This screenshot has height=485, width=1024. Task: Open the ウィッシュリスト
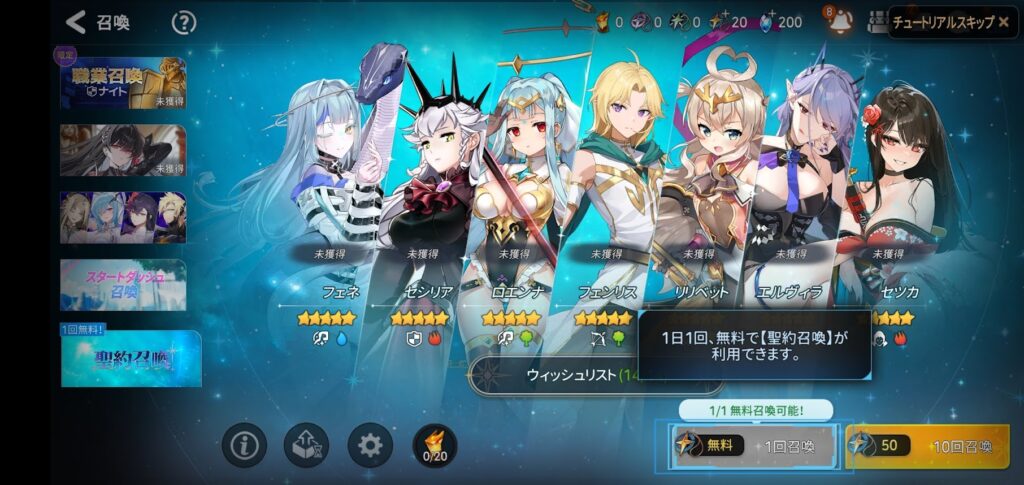[x=560, y=375]
